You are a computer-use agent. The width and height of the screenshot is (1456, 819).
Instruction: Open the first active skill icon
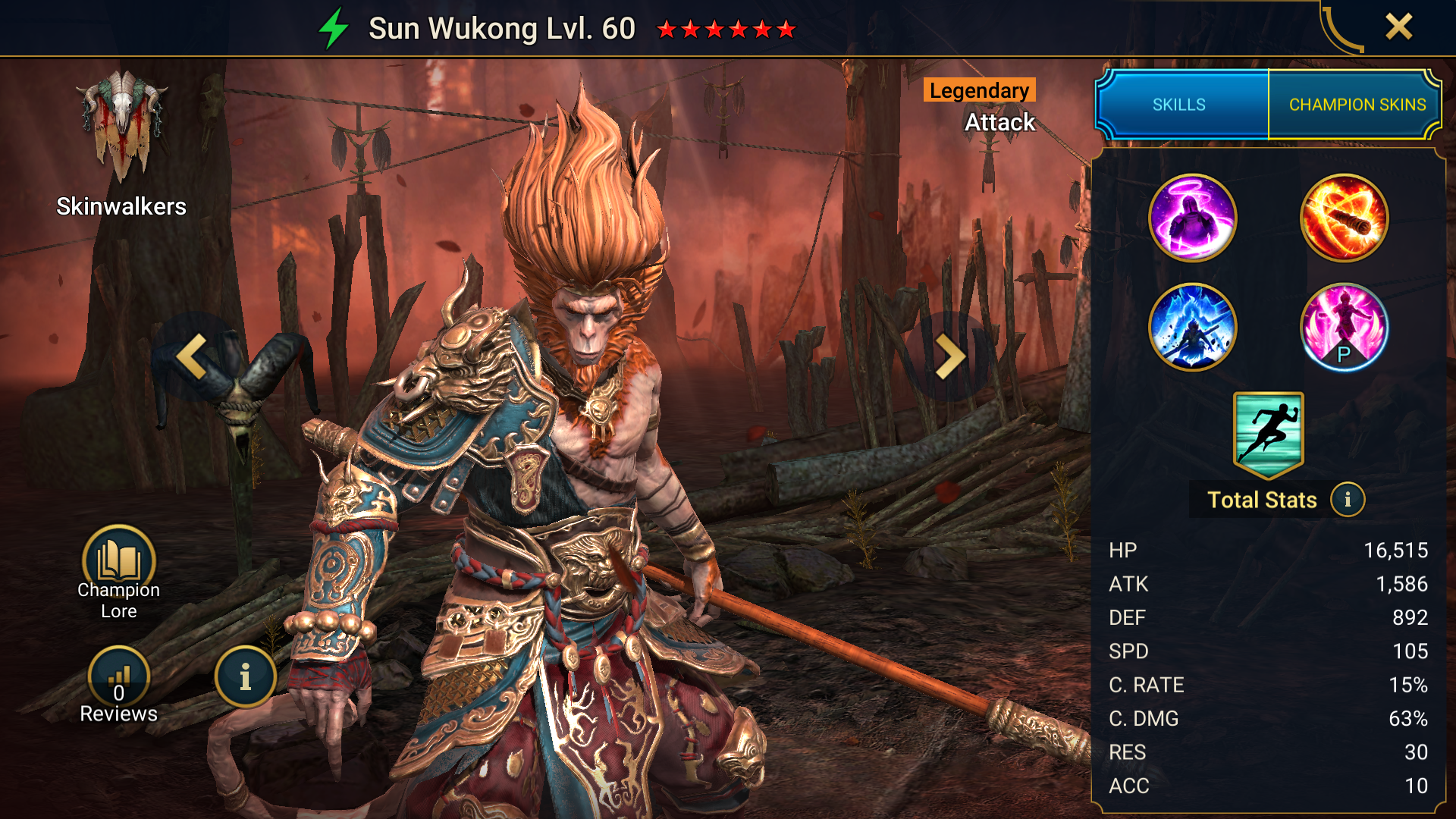(1193, 218)
